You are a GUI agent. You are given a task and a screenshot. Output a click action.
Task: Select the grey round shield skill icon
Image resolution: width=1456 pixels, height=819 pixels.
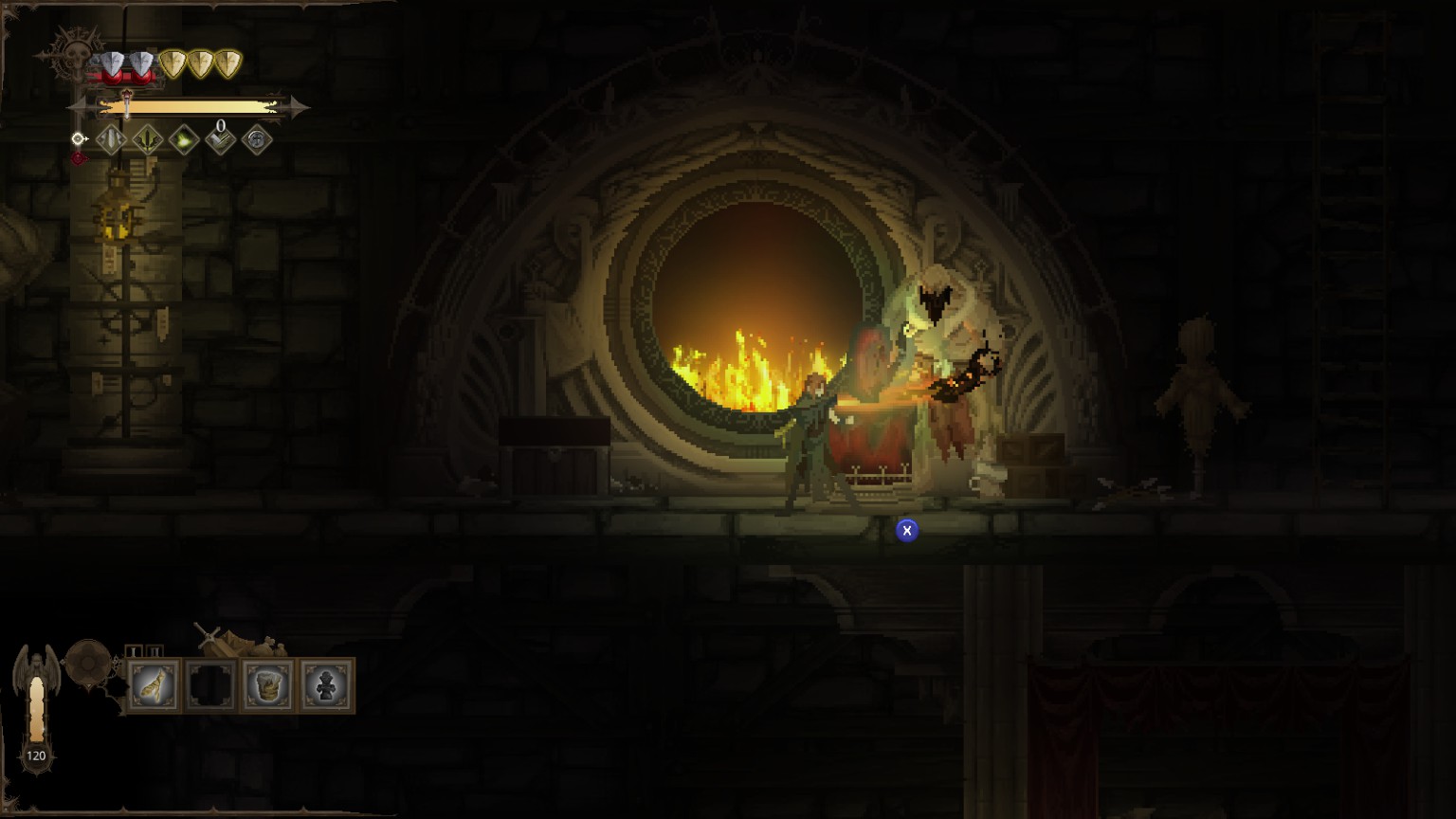[257, 141]
